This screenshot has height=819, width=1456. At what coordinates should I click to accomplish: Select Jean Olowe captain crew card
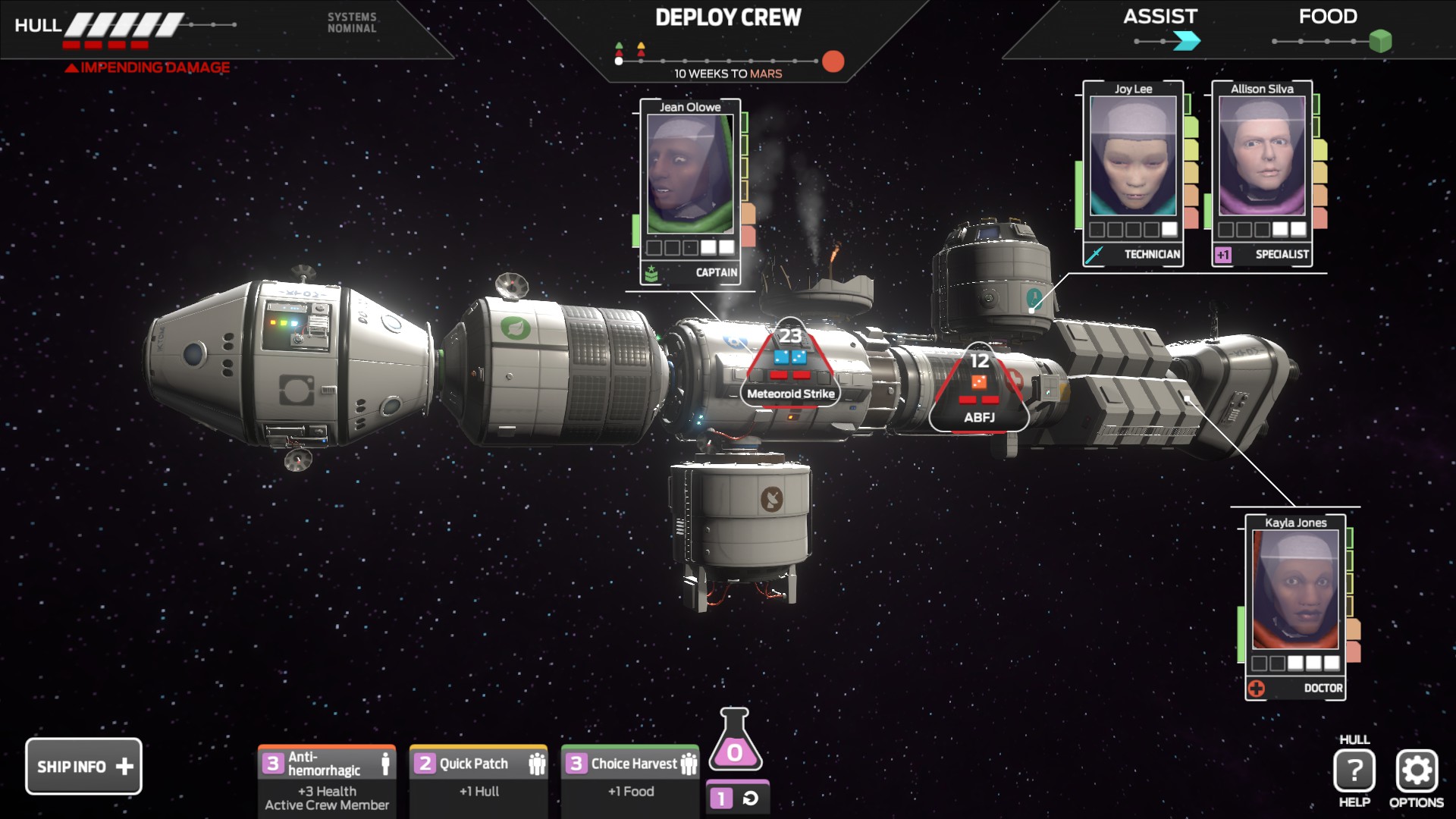pos(690,191)
